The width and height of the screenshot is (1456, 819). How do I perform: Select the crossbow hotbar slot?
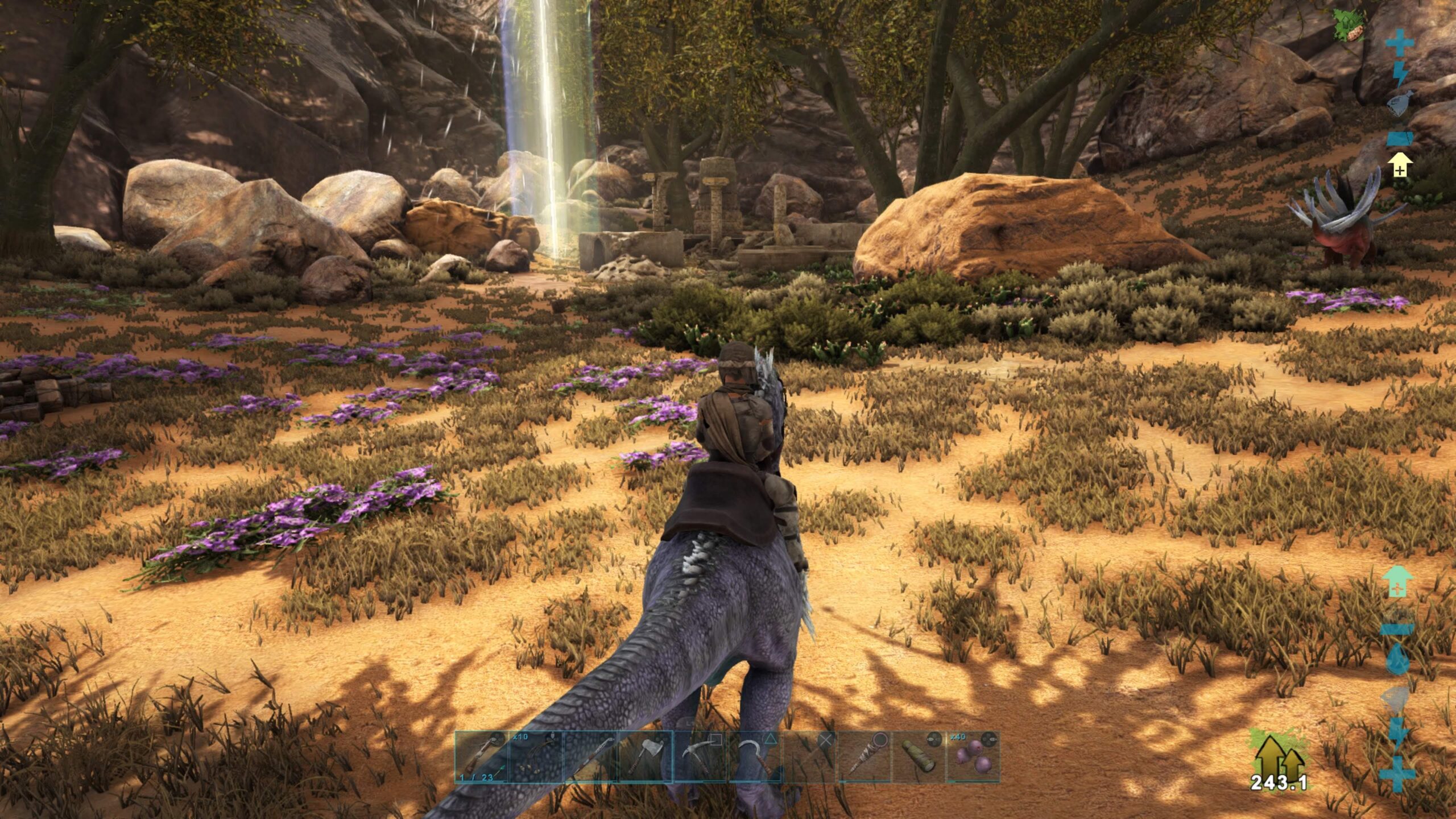coord(481,757)
